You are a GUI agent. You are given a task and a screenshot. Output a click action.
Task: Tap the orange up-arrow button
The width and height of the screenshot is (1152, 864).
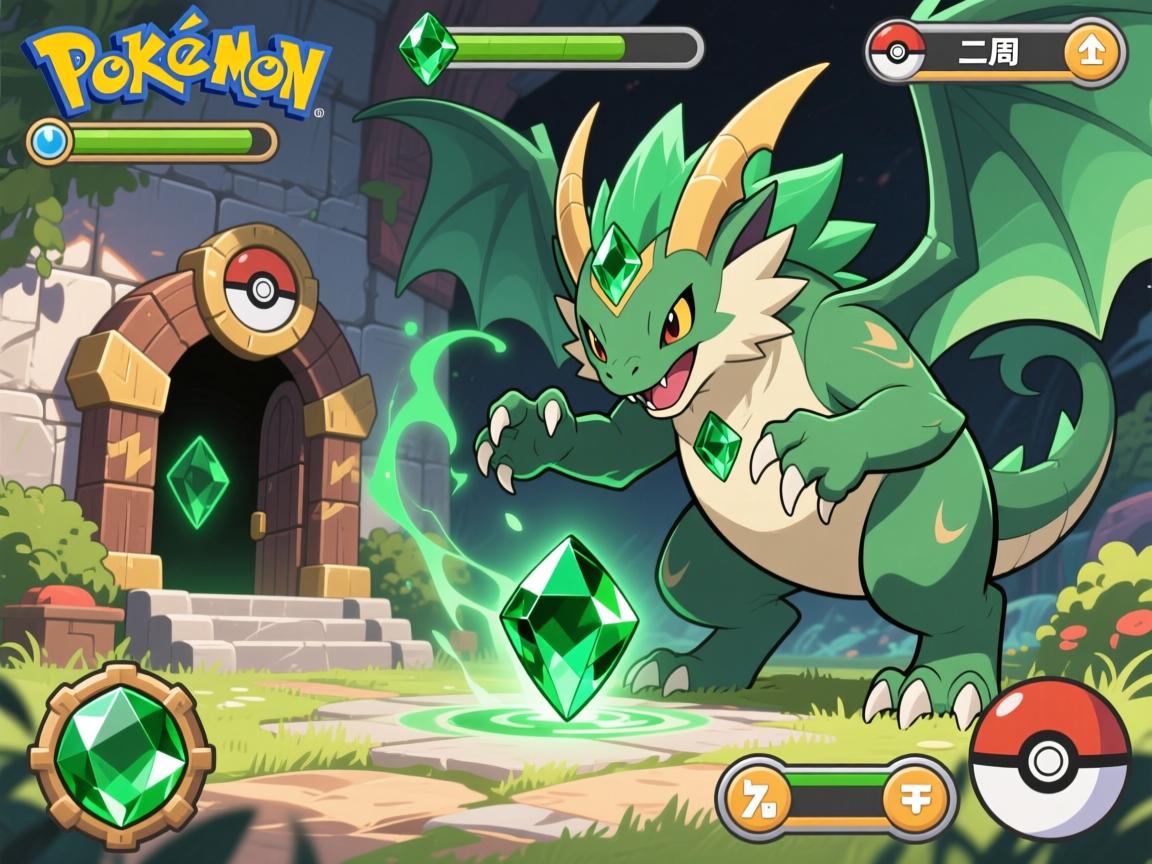point(1090,52)
